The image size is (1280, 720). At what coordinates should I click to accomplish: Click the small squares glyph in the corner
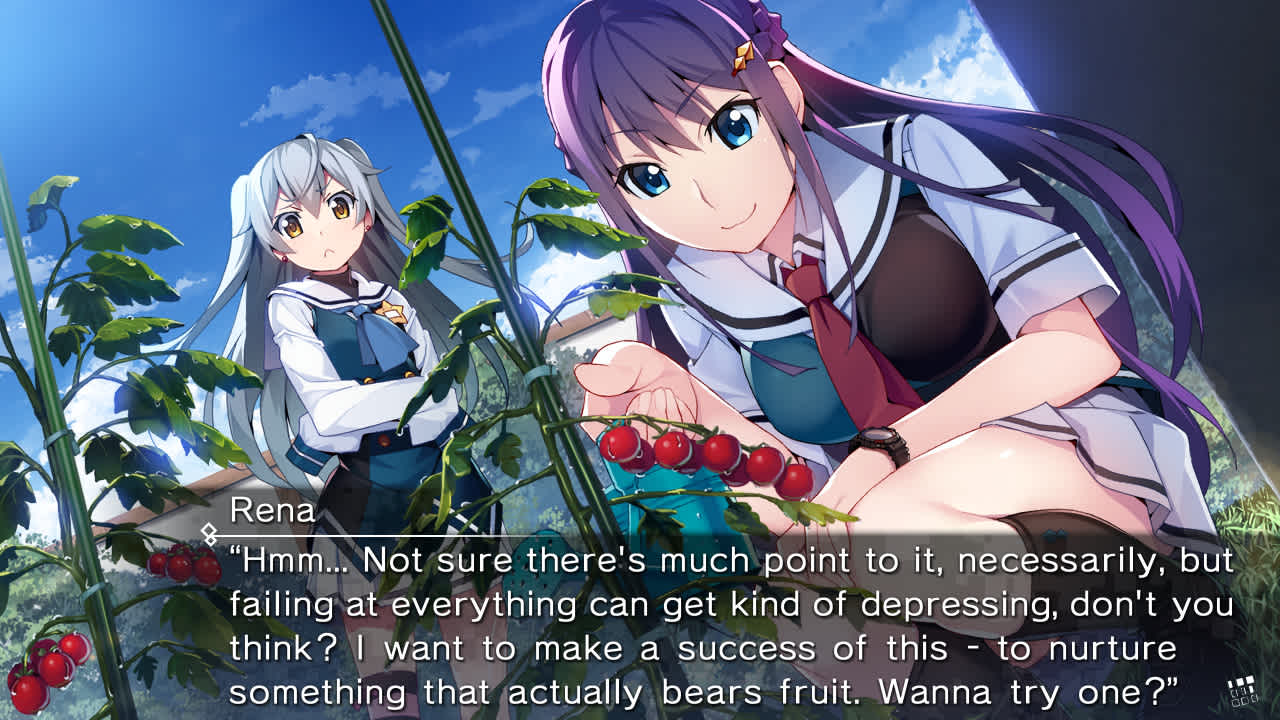1241,690
